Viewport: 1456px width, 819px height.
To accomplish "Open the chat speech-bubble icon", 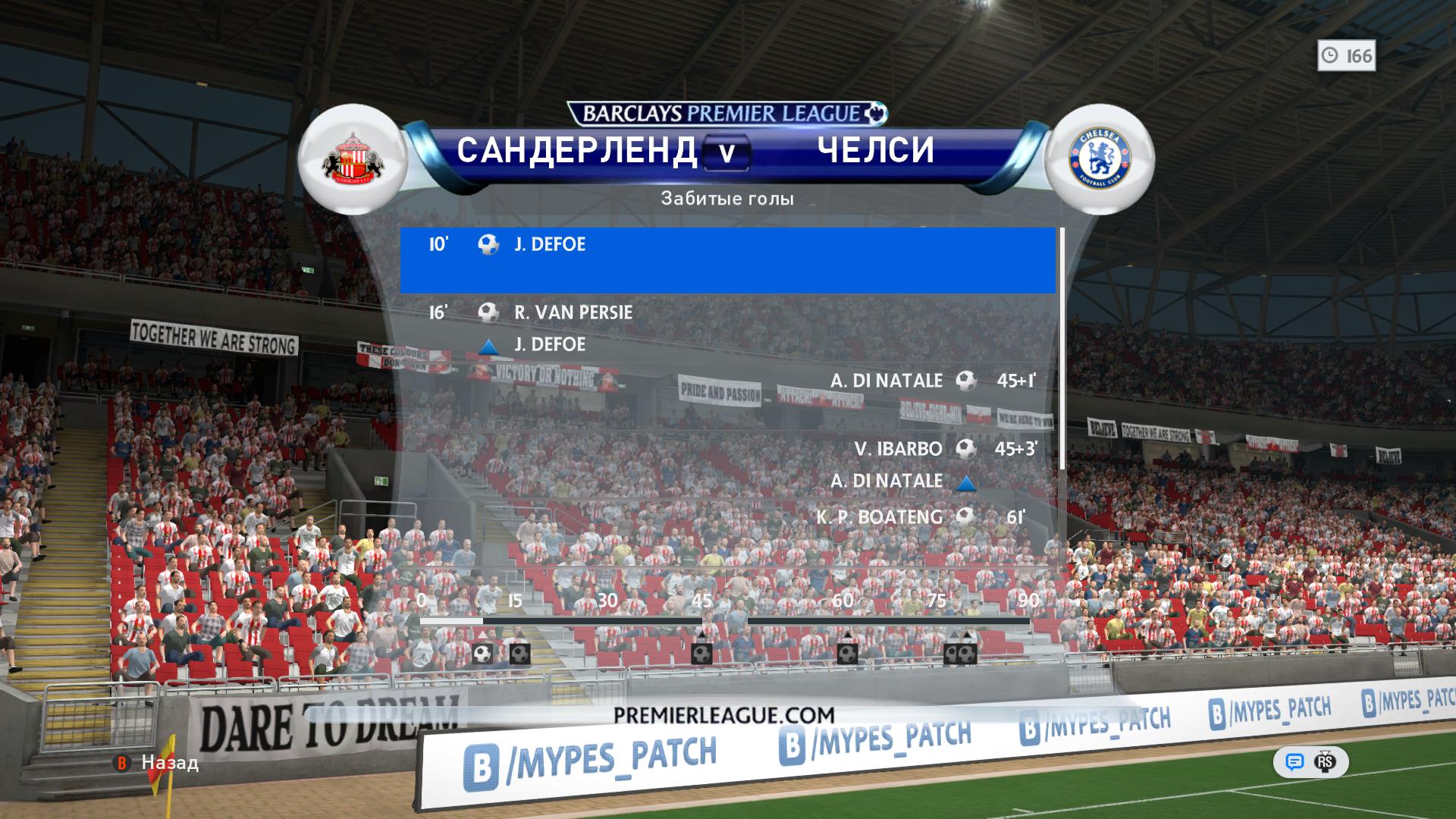I will [x=1294, y=762].
